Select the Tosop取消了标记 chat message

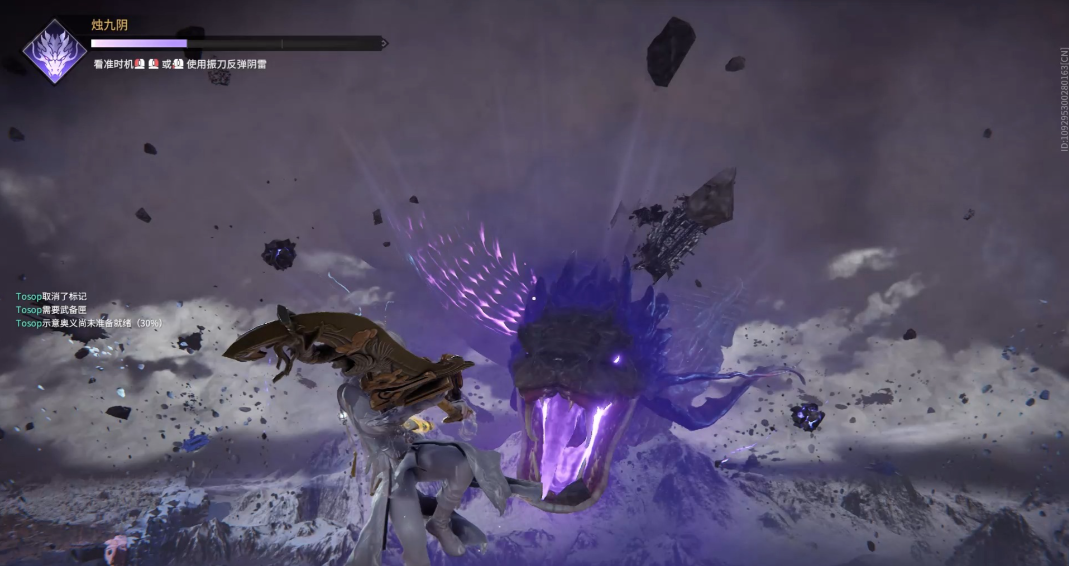[51, 297]
